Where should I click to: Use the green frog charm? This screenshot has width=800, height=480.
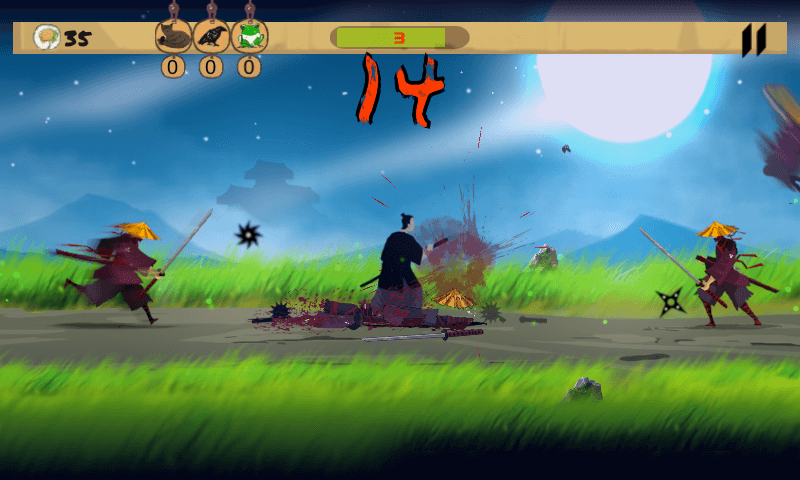click(x=249, y=38)
